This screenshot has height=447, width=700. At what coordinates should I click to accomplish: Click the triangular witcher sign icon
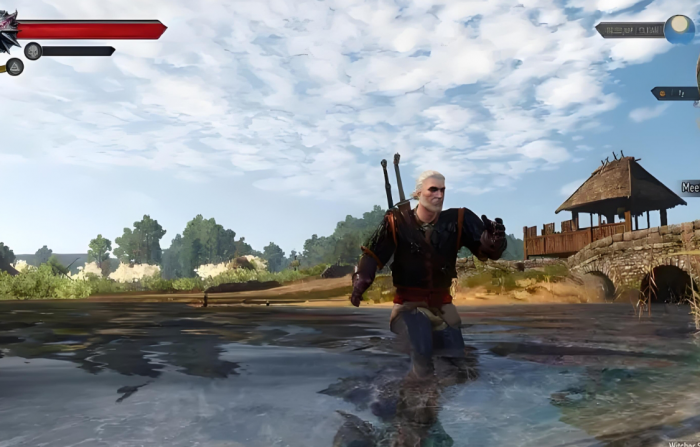15,67
